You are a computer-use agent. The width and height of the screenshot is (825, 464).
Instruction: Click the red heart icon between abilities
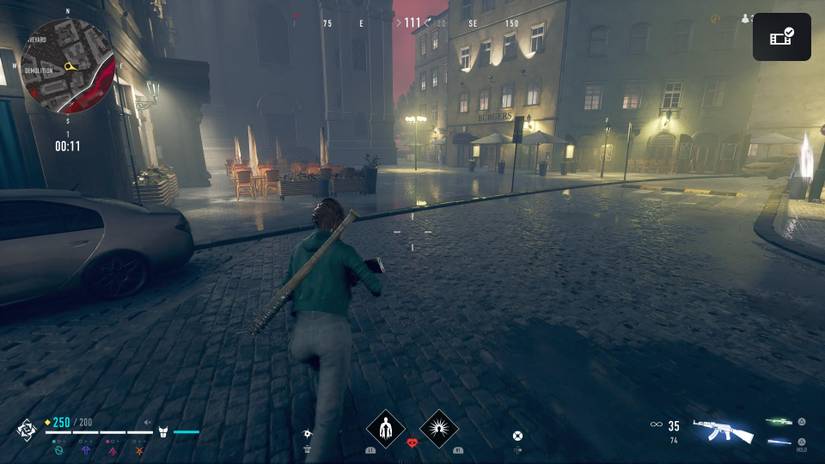click(x=412, y=442)
